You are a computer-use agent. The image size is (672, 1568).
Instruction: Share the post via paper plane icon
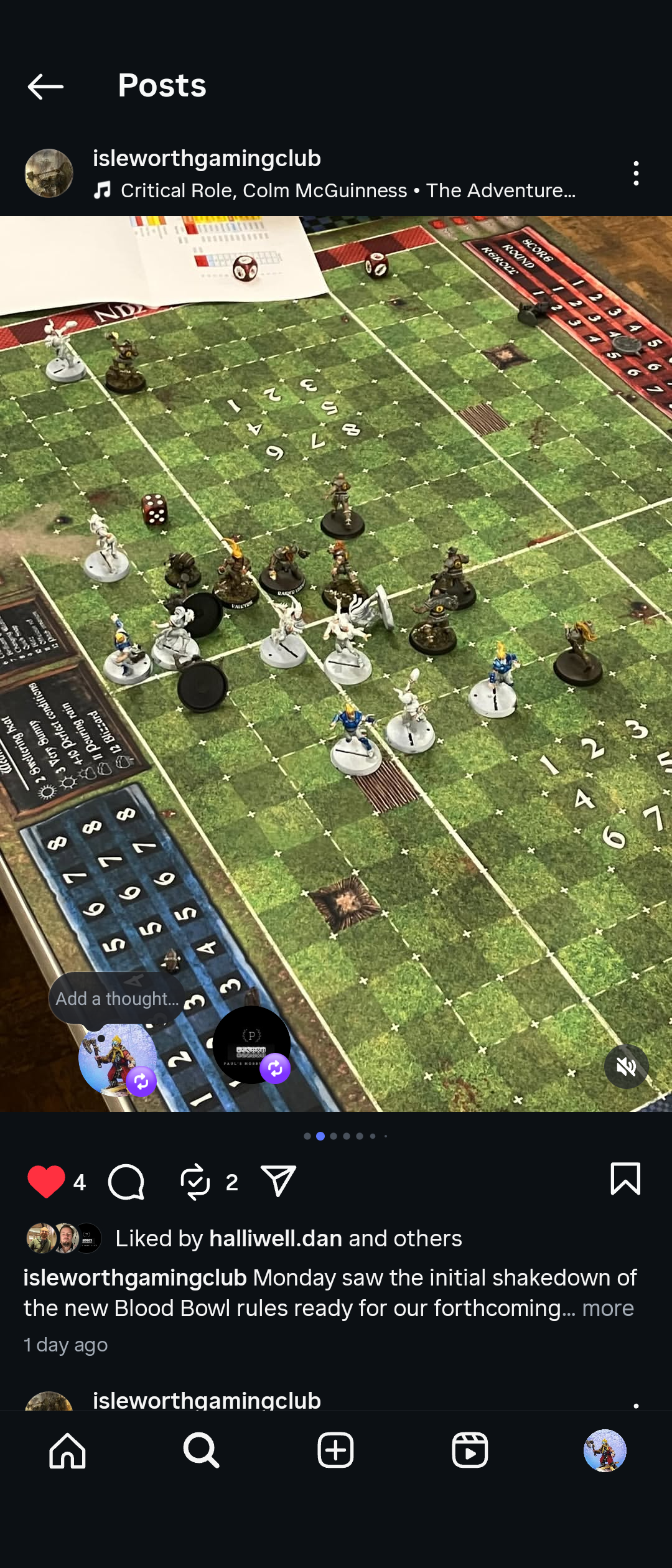278,1181
